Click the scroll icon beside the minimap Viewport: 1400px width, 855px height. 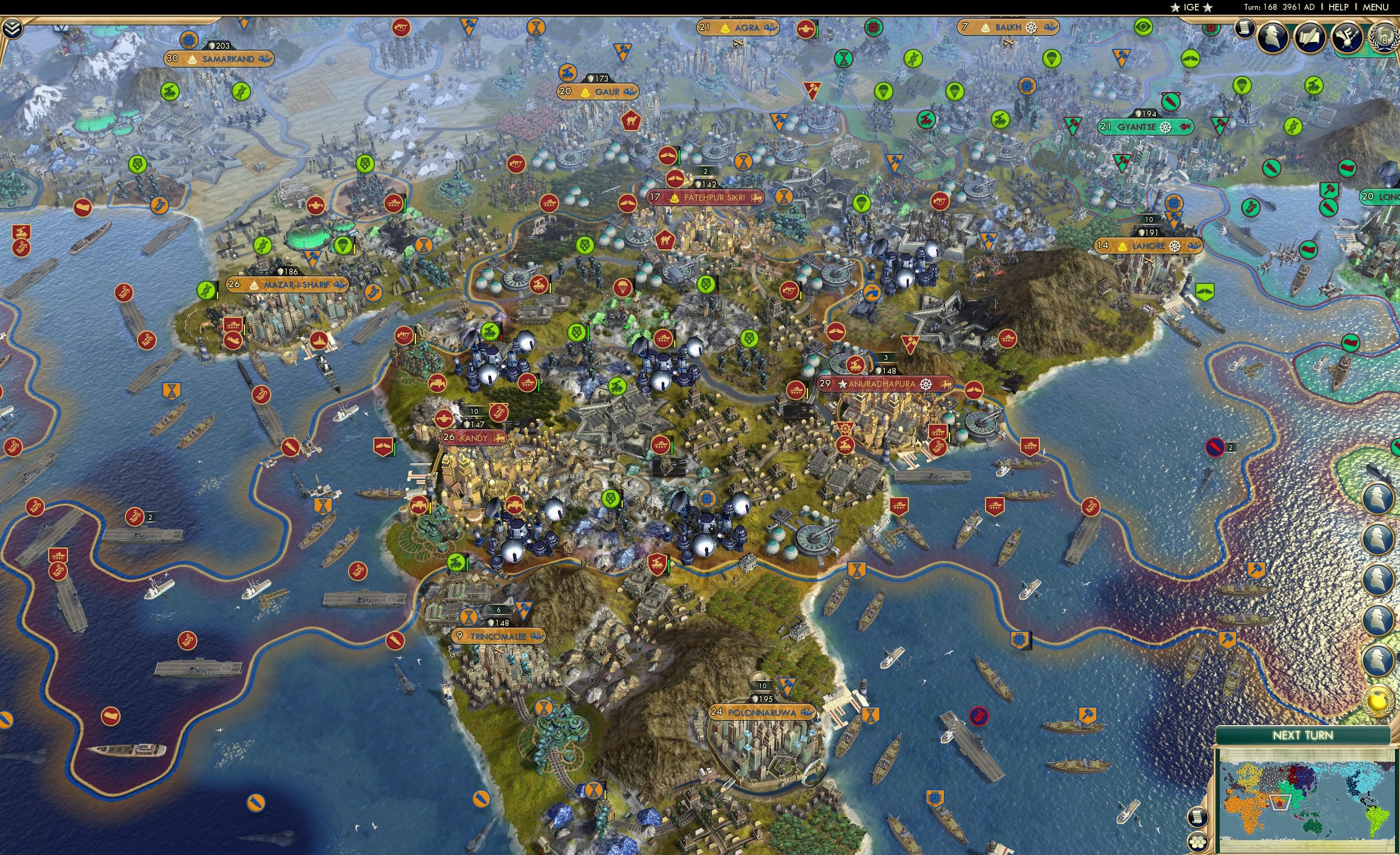(1198, 817)
